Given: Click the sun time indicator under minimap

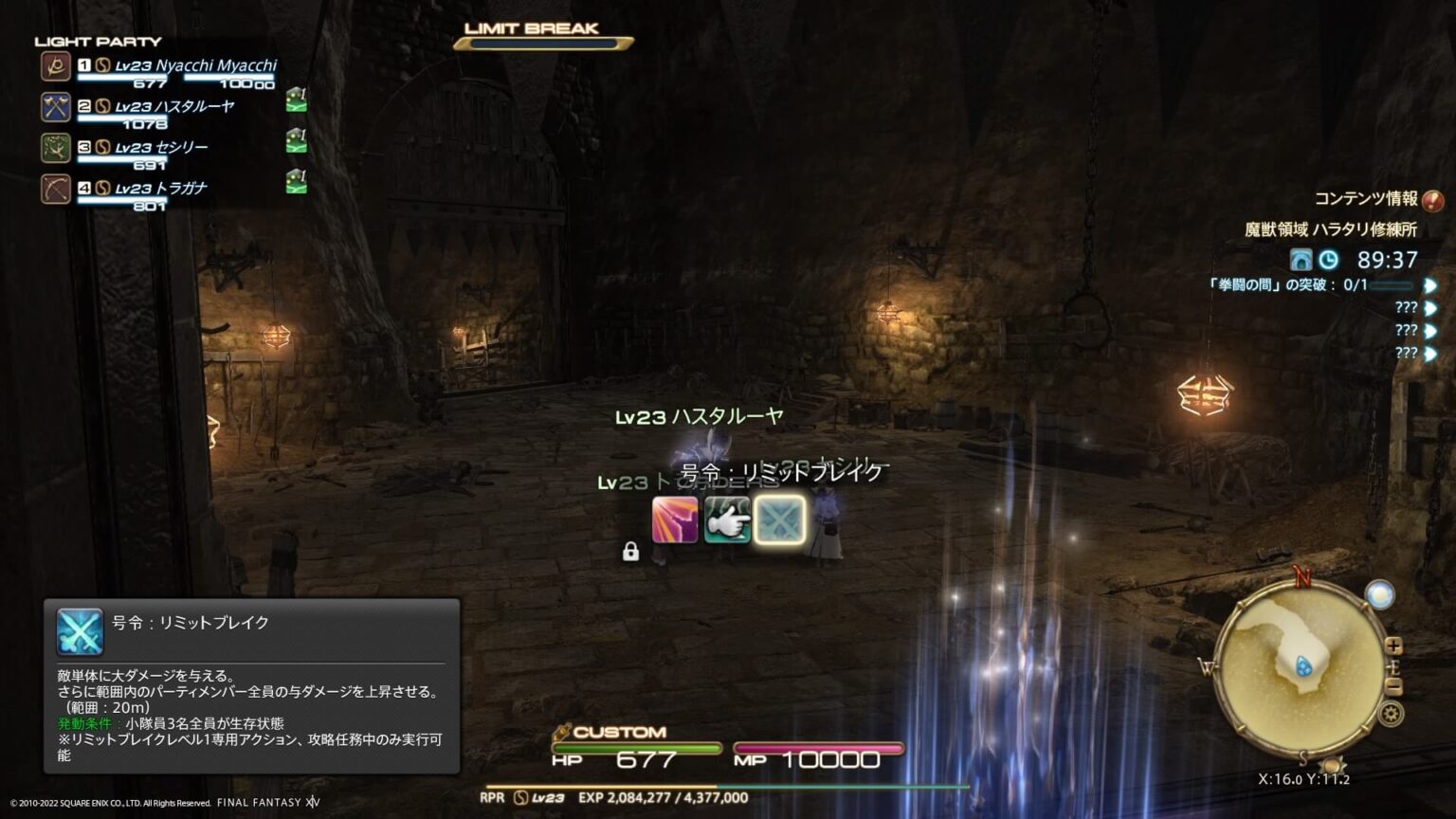Looking at the screenshot, I should tap(1333, 764).
